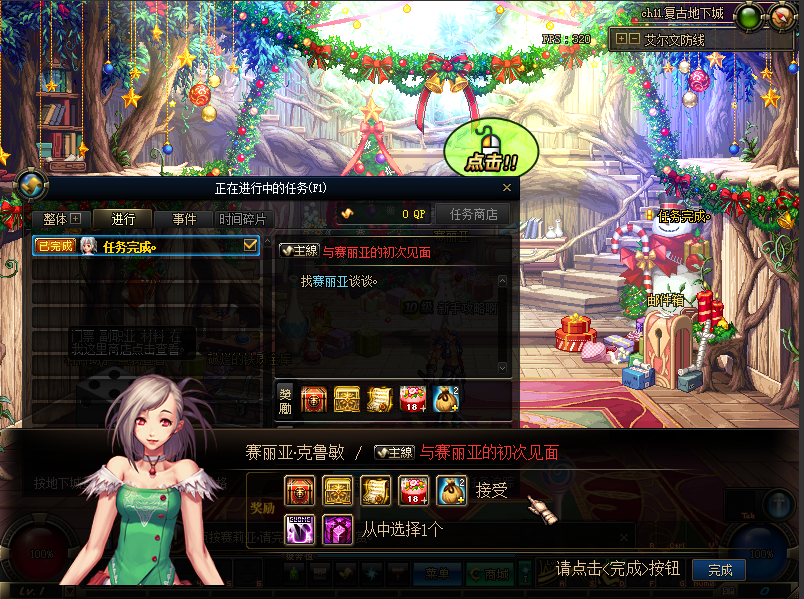This screenshot has height=599, width=804.
Task: Click the green orb button top right
Action: 747,16
